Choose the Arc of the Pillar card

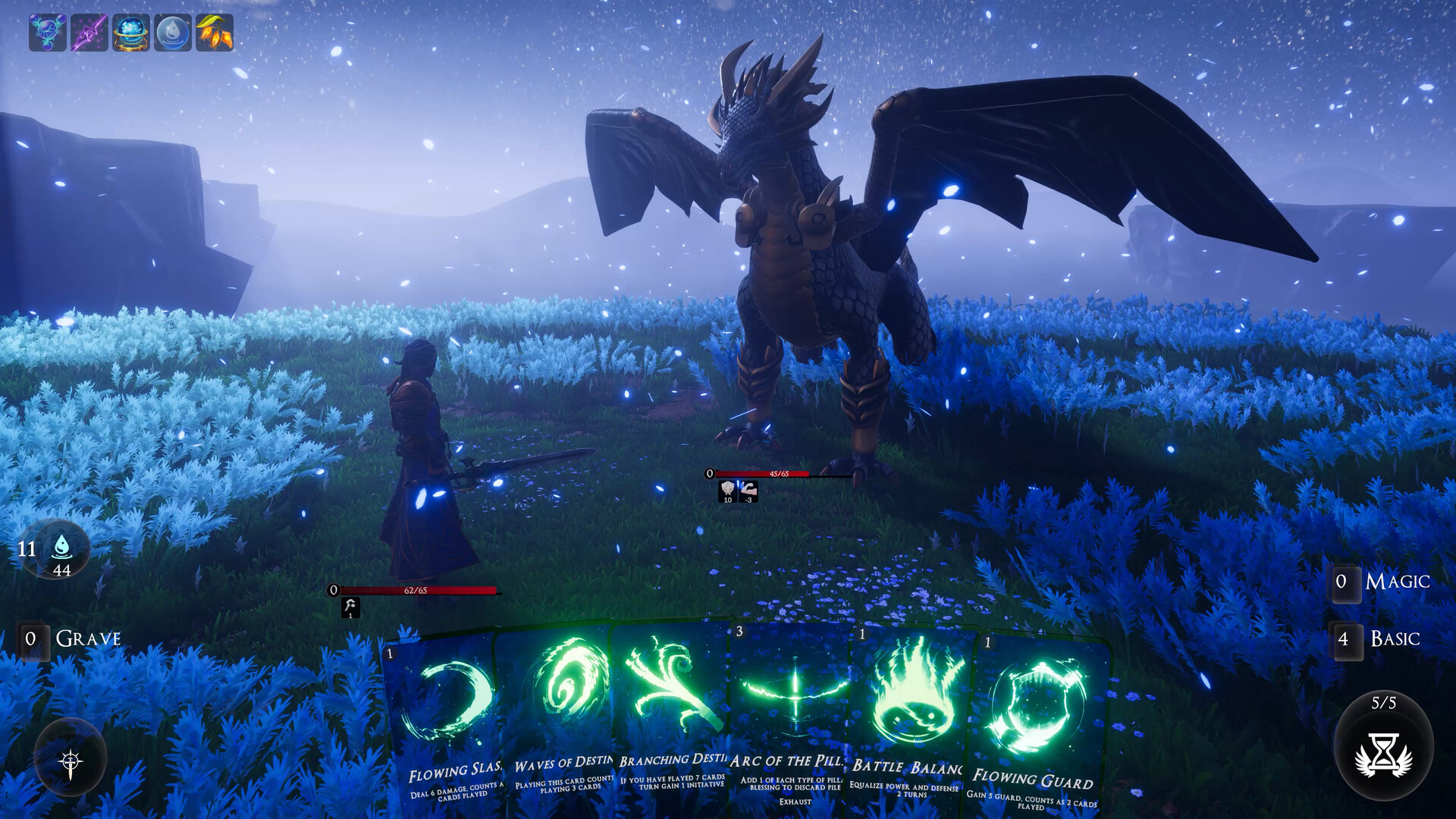[789, 705]
